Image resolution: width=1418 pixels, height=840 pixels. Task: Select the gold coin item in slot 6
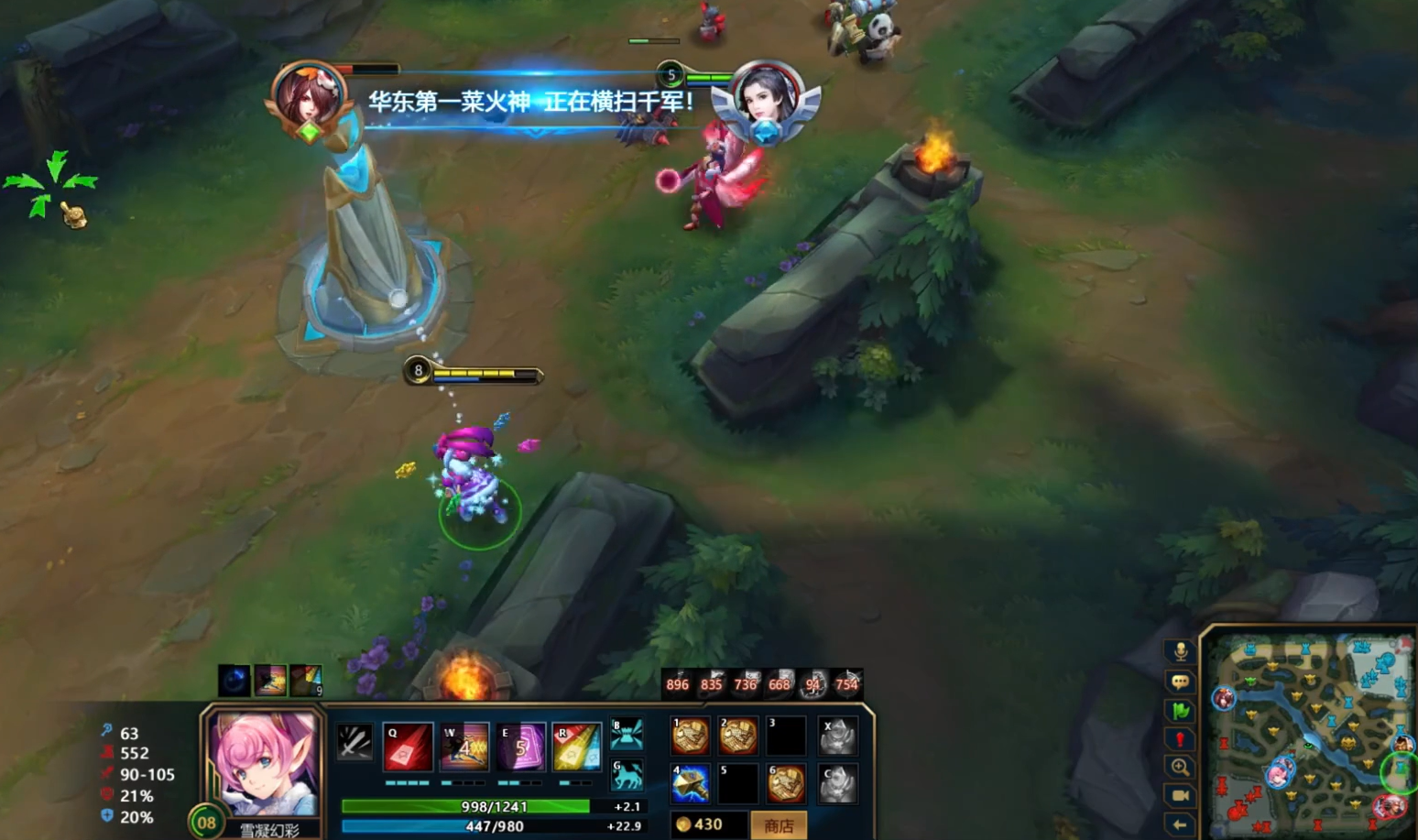click(x=786, y=784)
